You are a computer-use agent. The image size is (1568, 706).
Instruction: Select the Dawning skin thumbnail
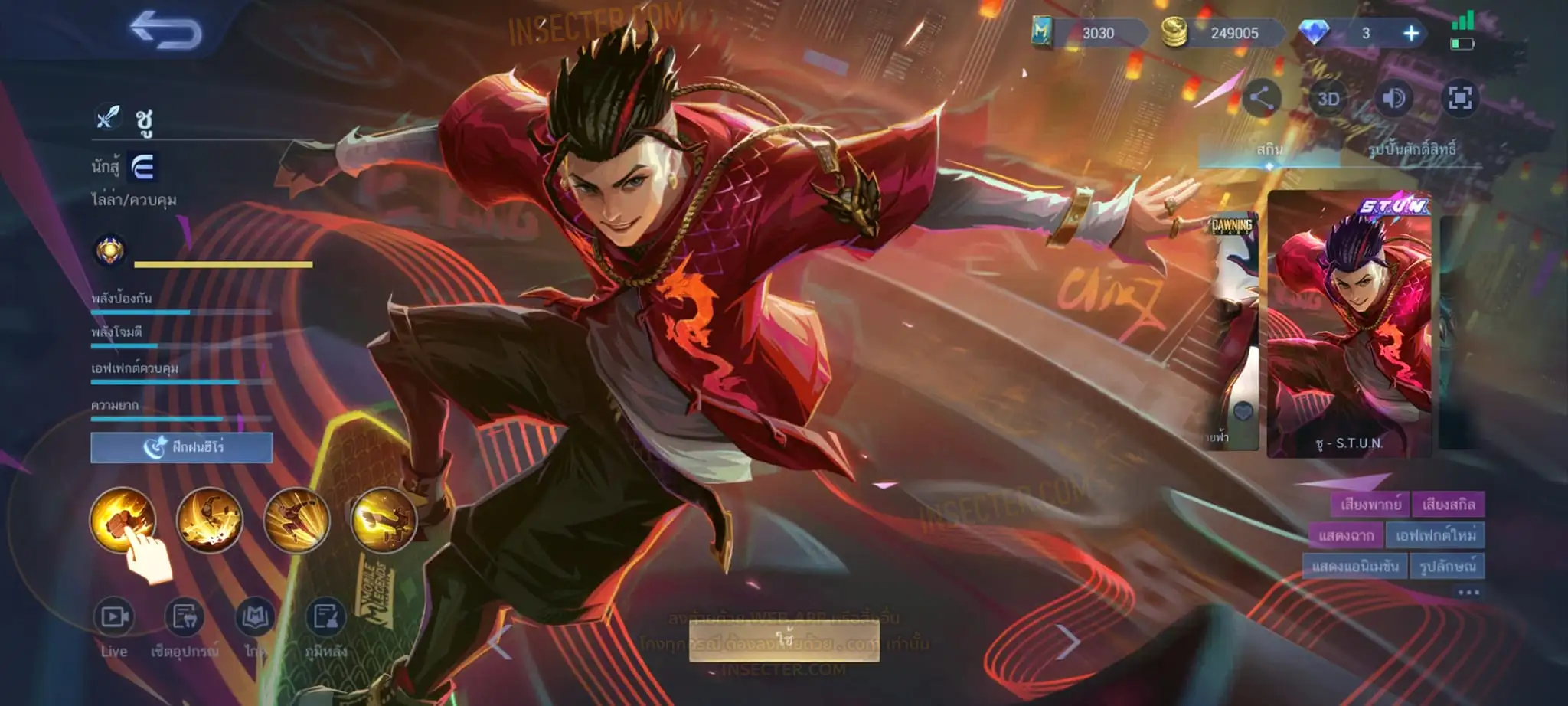pos(1232,329)
